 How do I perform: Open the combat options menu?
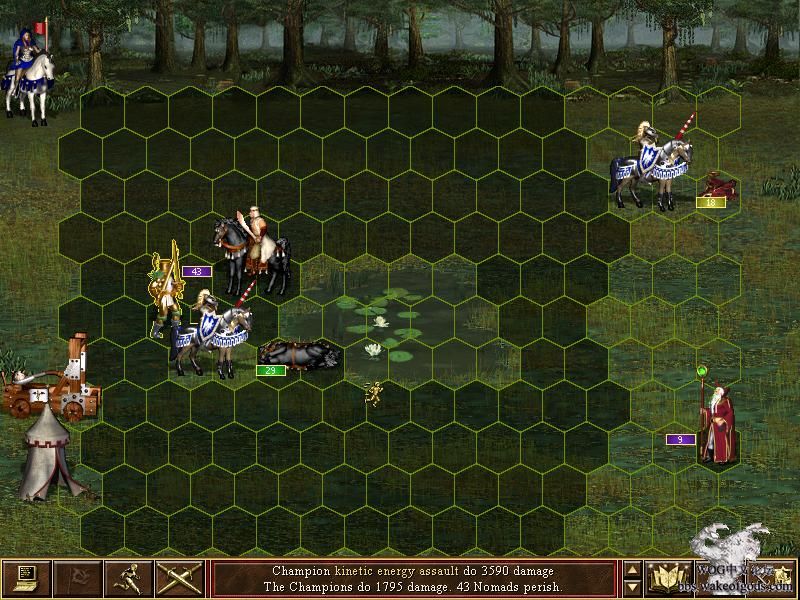click(x=26, y=578)
